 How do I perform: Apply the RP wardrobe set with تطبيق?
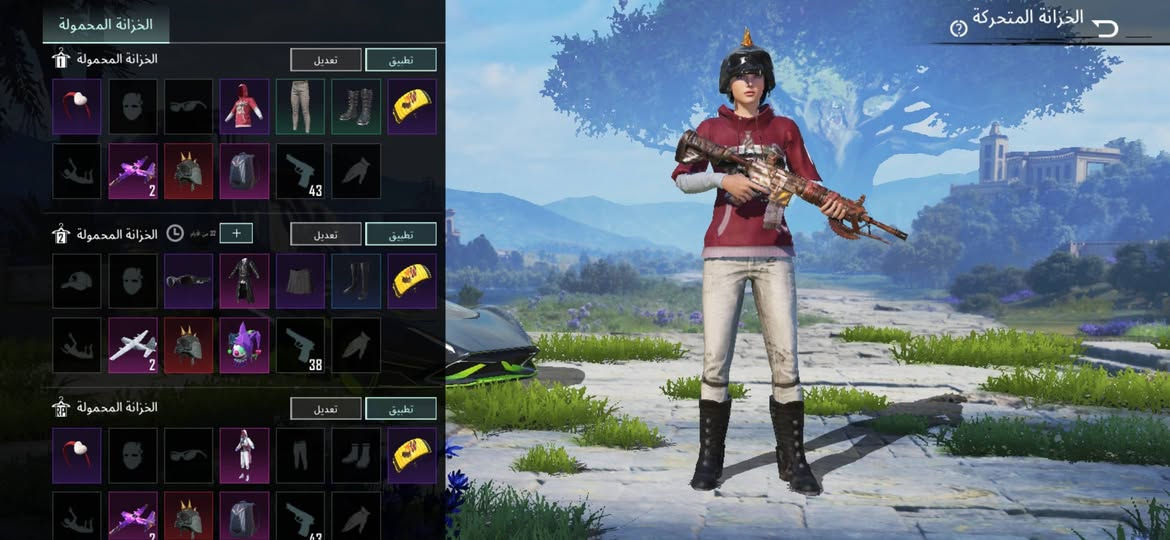(400, 408)
